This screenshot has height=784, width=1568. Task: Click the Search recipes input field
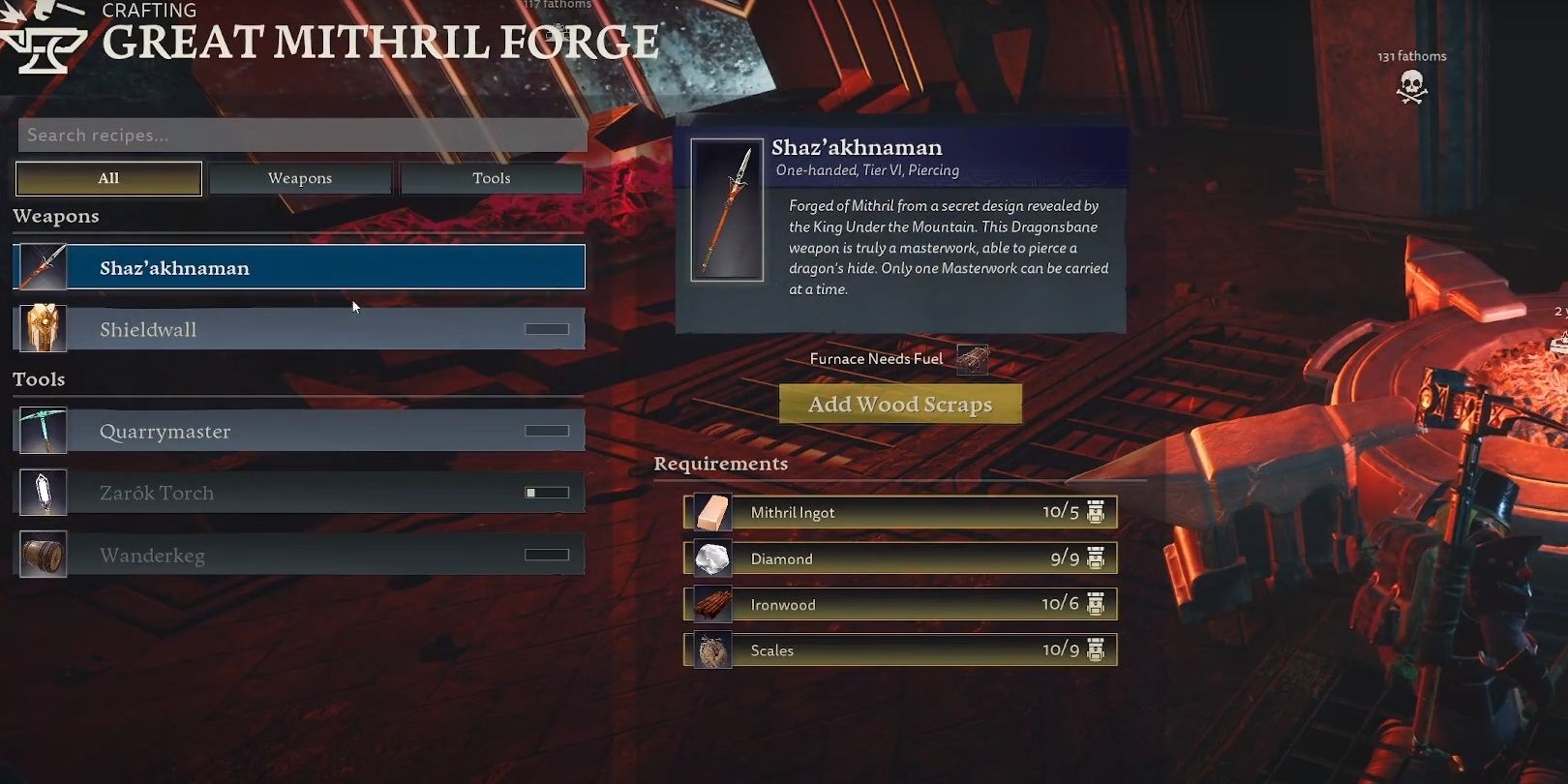[300, 135]
